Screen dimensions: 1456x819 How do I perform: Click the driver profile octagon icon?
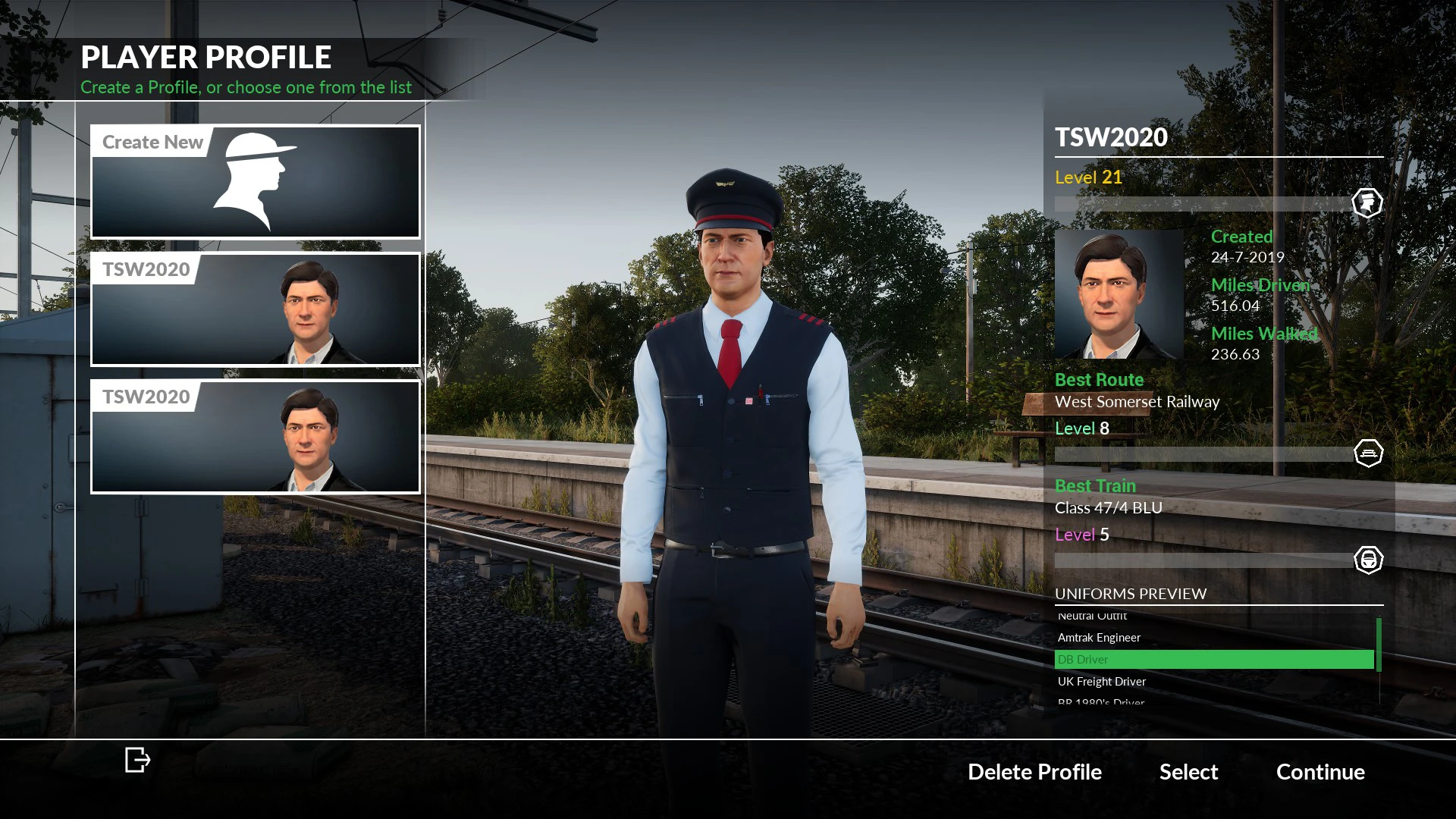coord(1367,202)
